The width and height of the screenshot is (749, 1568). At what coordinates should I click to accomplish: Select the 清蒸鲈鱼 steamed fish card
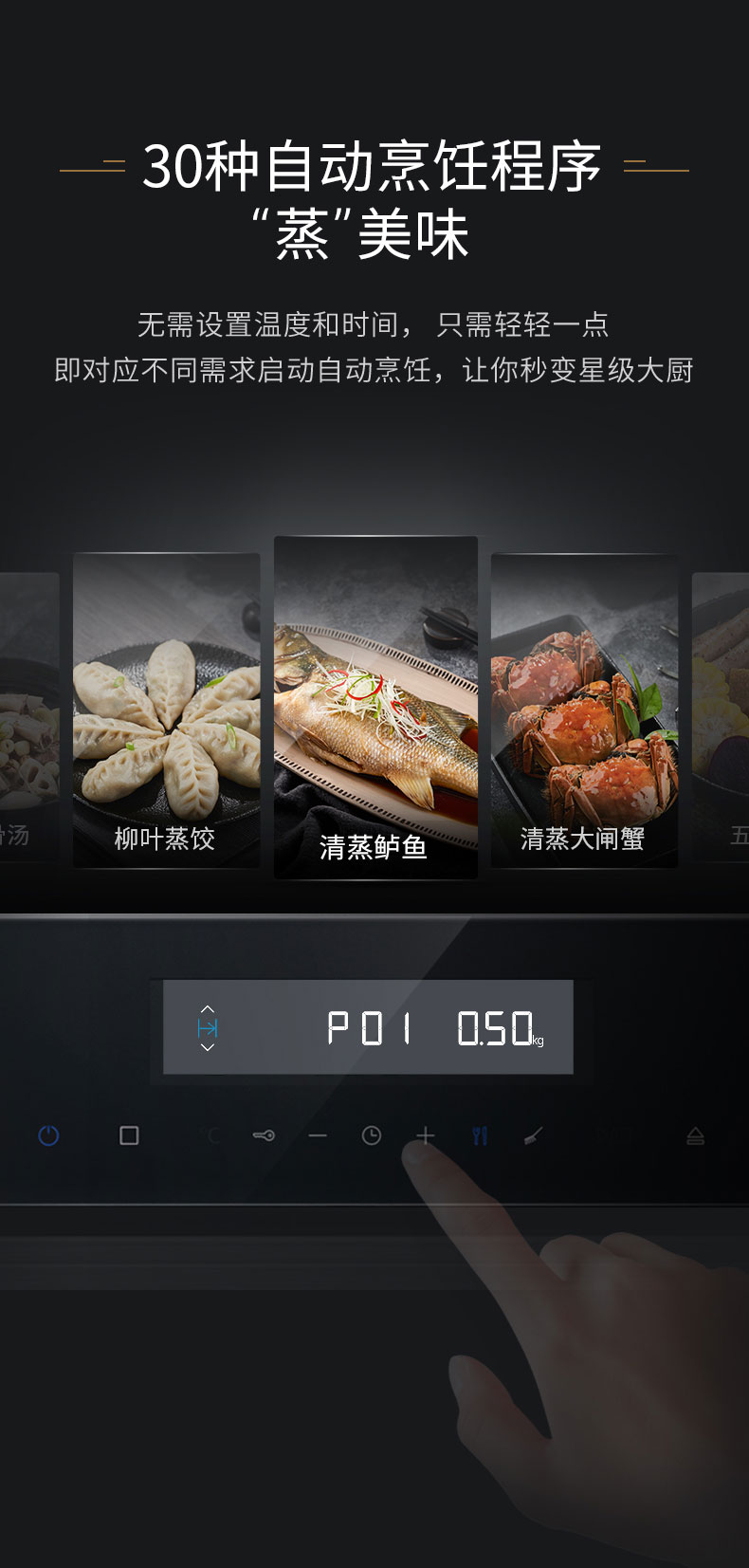[x=375, y=707]
